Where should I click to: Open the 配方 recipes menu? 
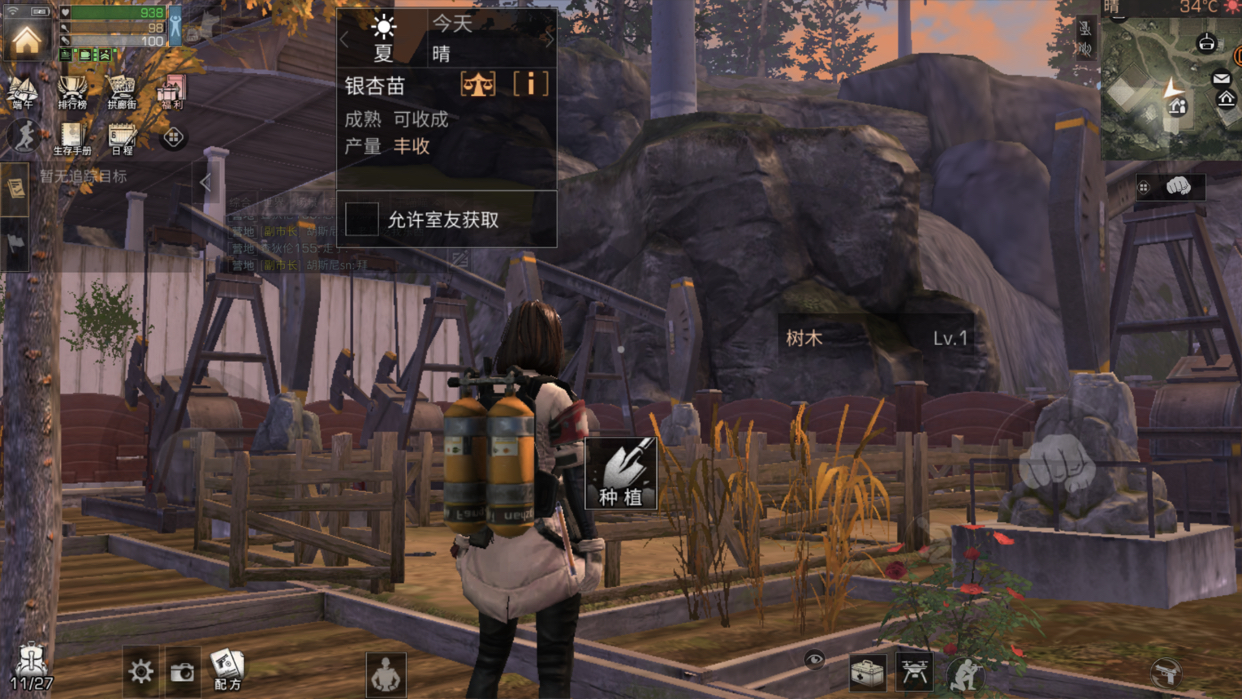[227, 669]
